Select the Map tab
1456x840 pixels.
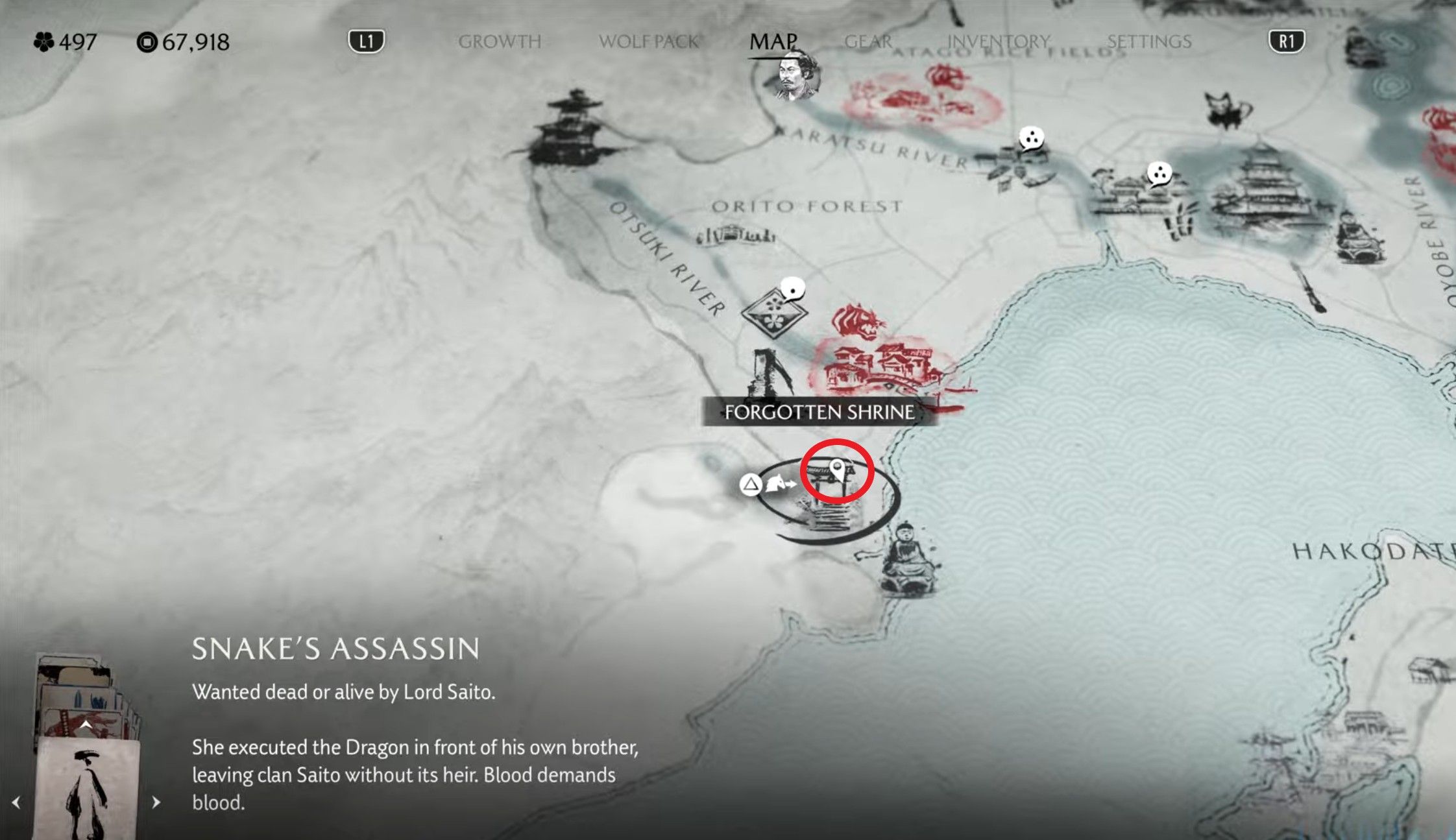(773, 42)
